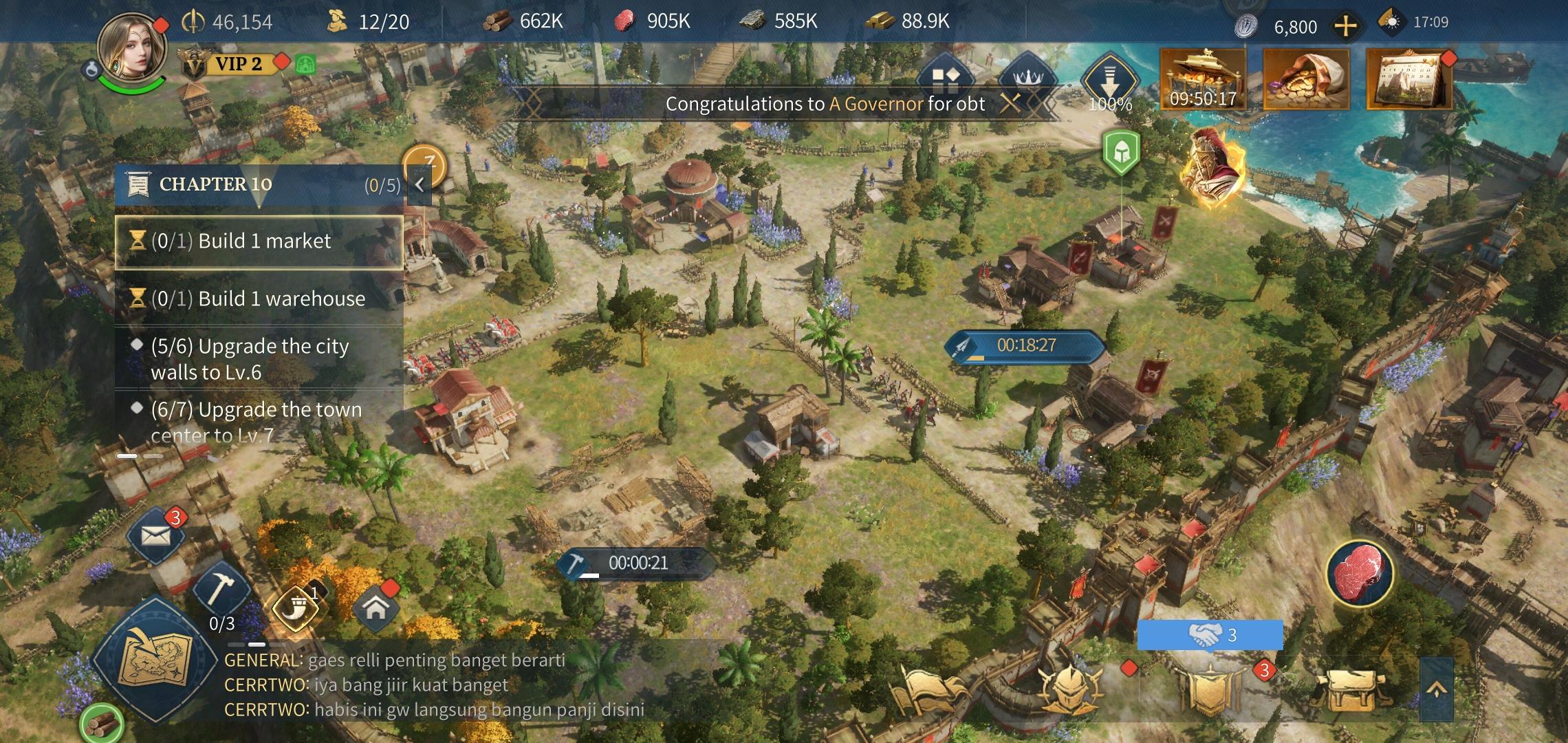Add more gems with the plus button
The height and width of the screenshot is (743, 1568).
click(x=1345, y=27)
